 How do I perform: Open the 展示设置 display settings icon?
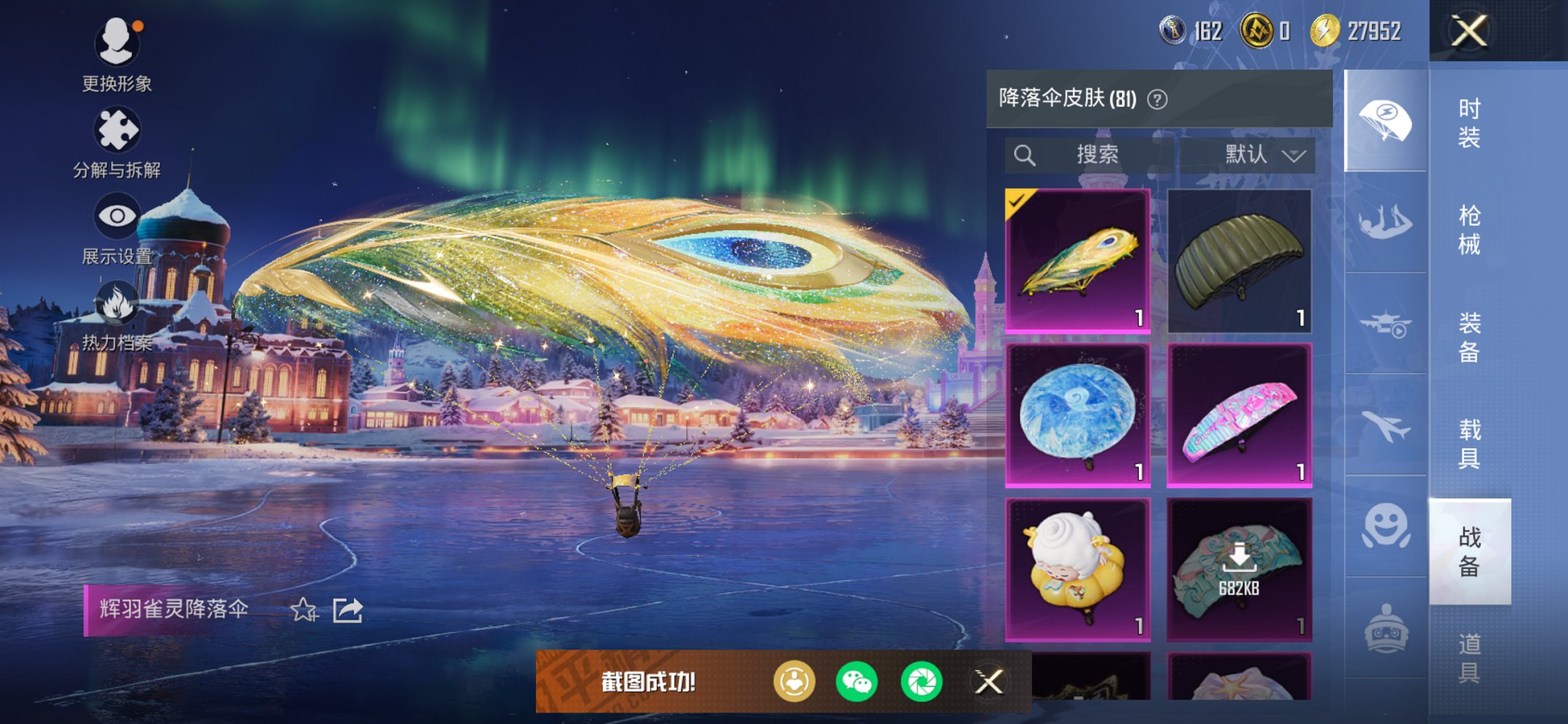117,215
